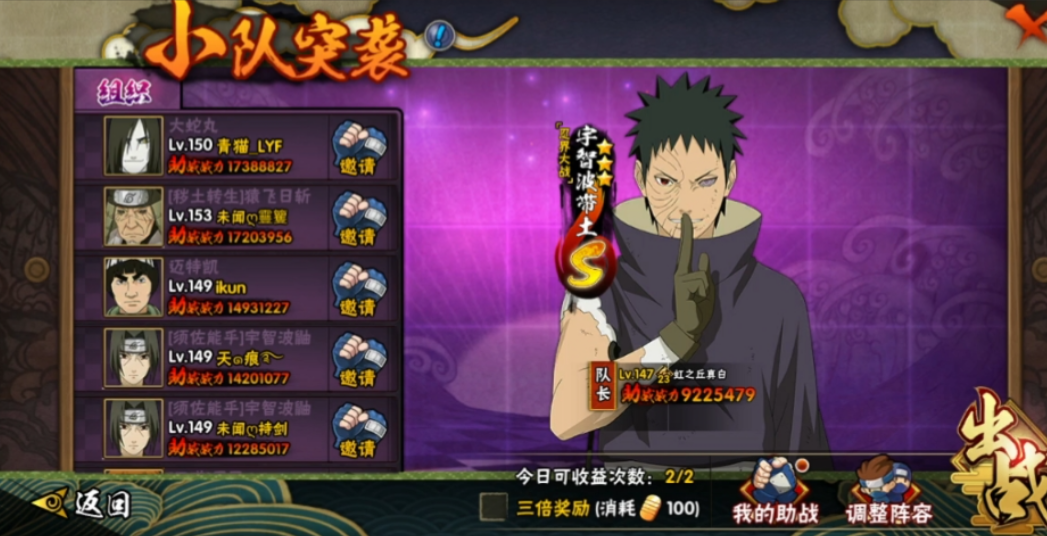The image size is (1047, 536).
Task: Invite 大蛇丸 player 青猫_LYF
Action: [358, 146]
